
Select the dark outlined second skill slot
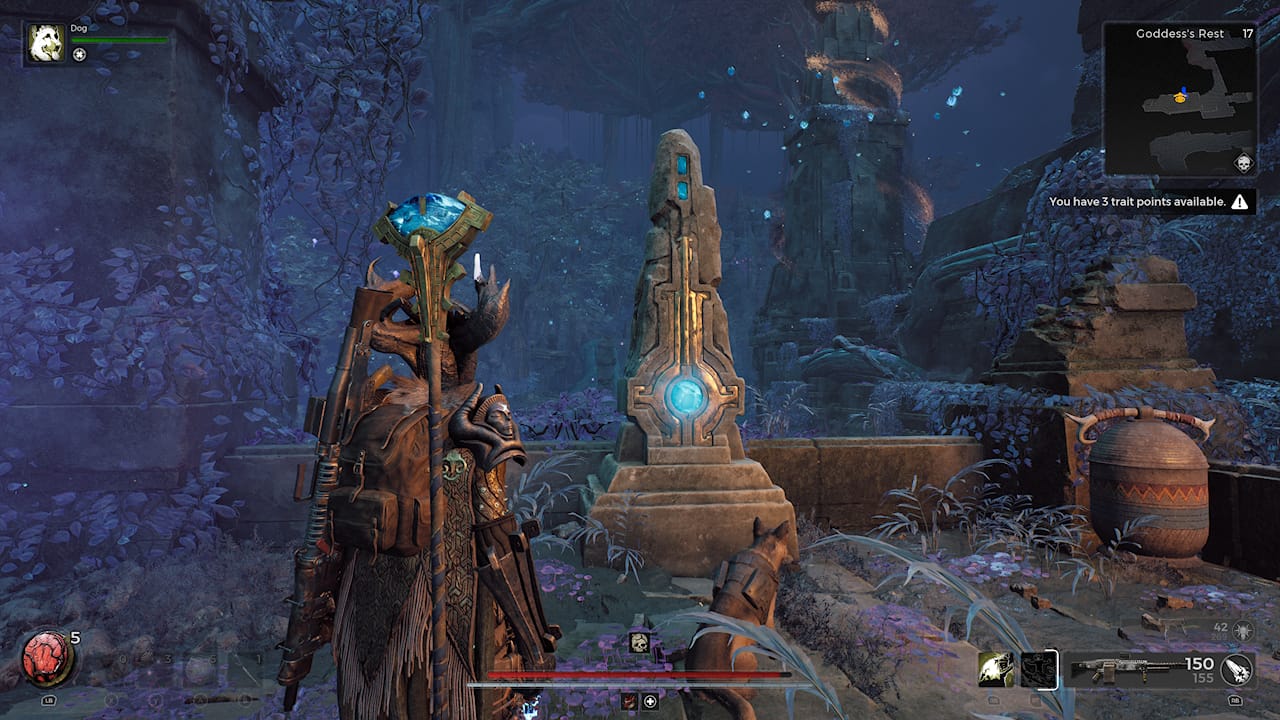[1039, 669]
